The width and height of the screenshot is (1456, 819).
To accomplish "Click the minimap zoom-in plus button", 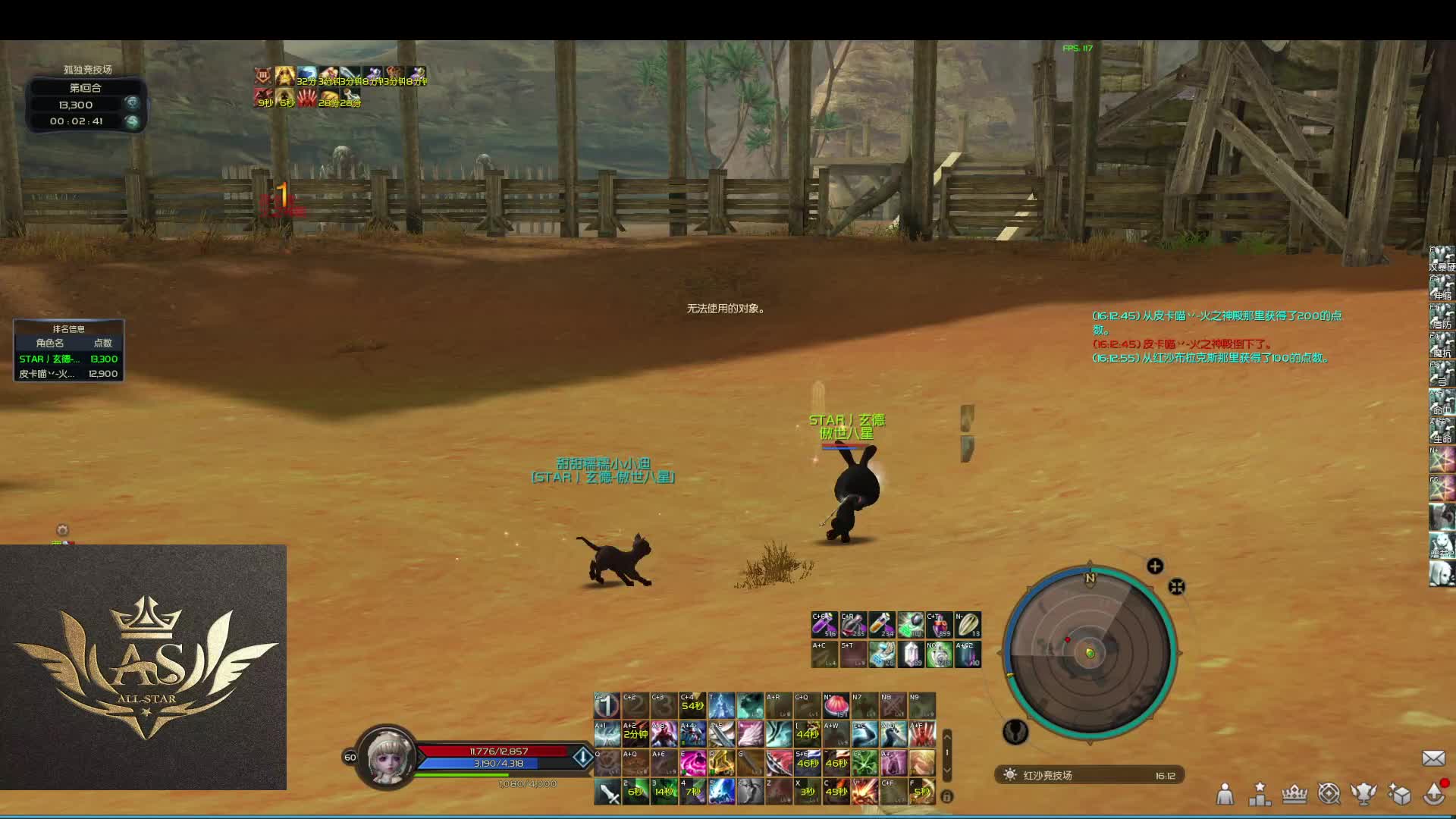I will 1155,566.
